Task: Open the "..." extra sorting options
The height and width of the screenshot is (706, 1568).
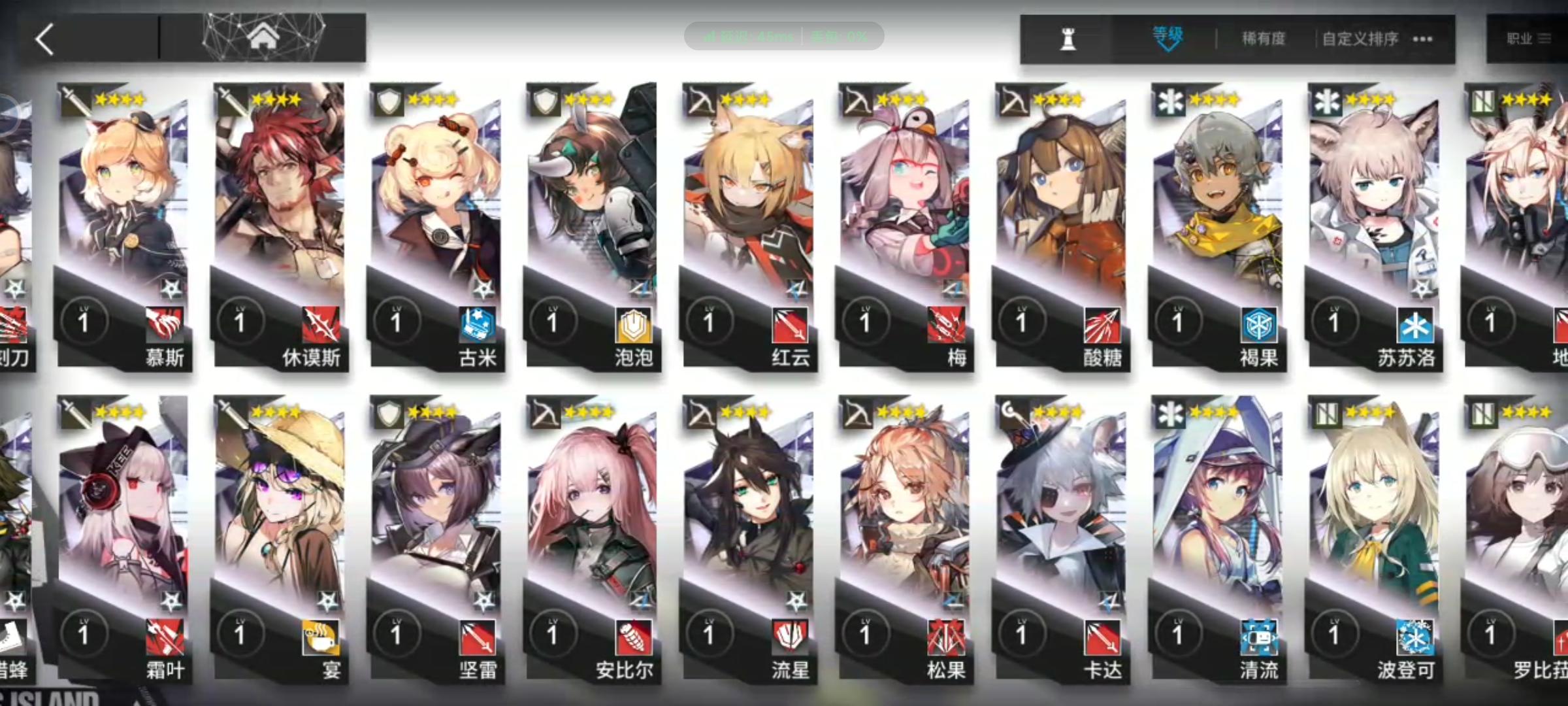Action: coord(1422,39)
